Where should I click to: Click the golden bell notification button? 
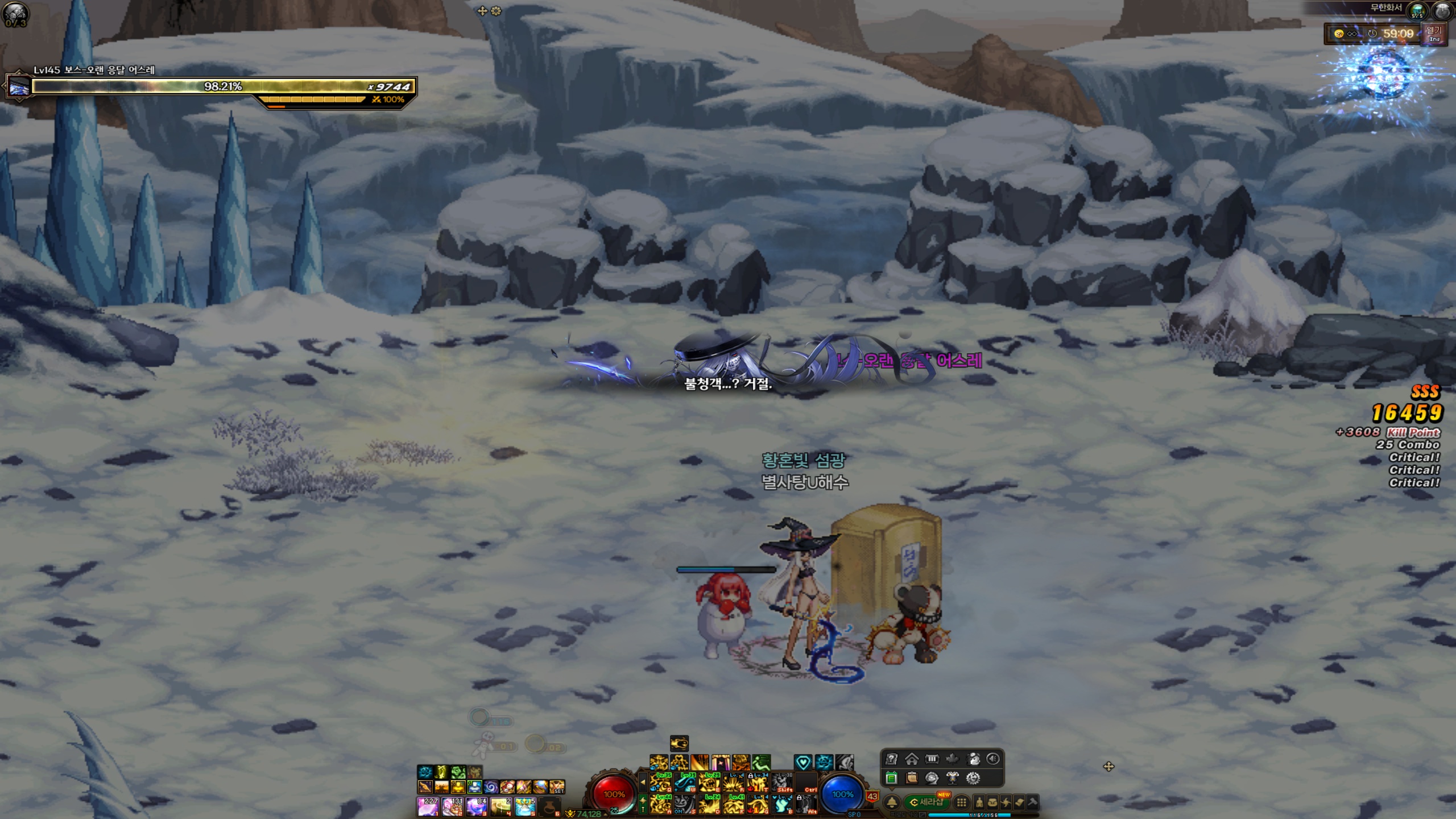(x=892, y=803)
